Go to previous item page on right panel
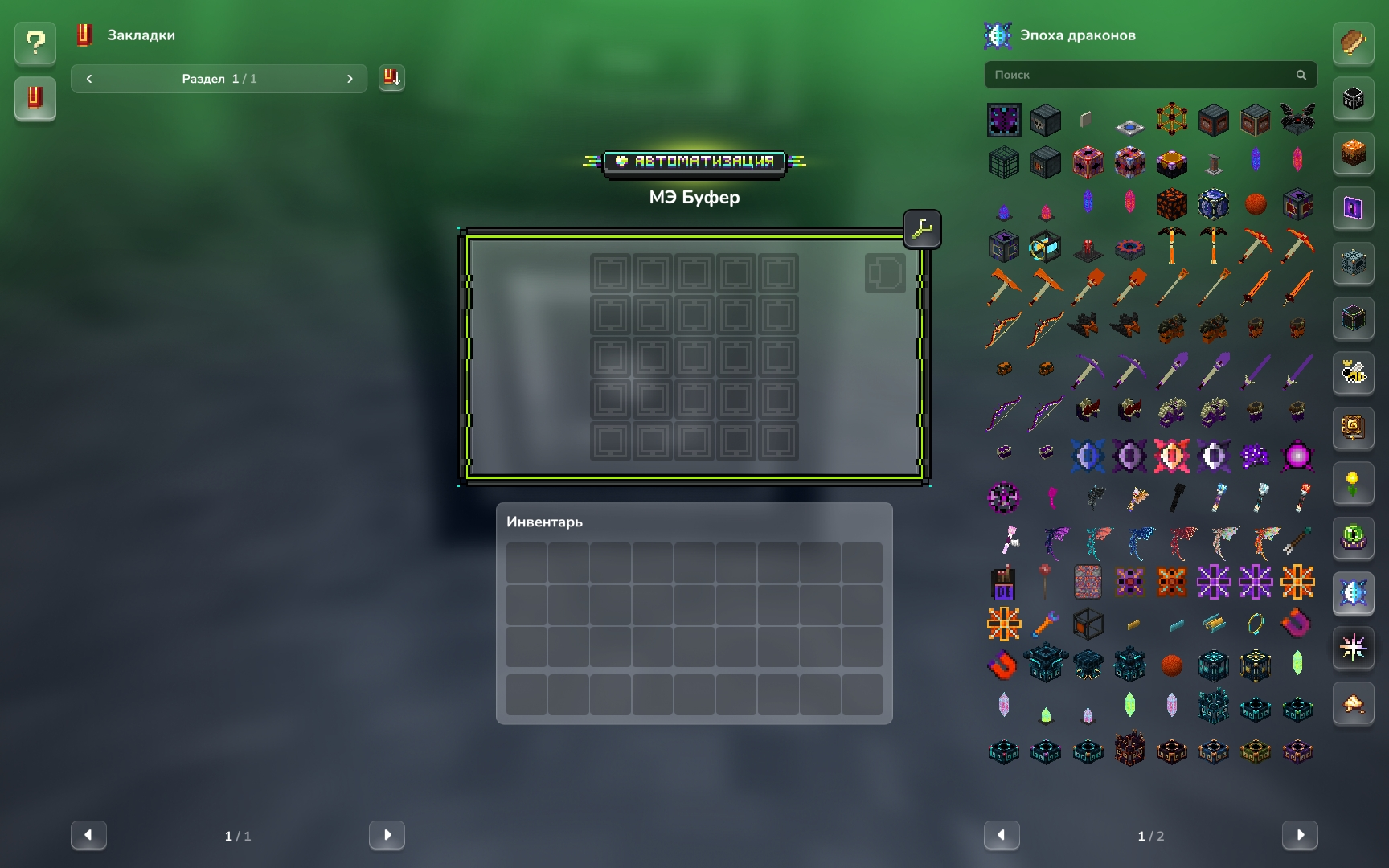 coord(1002,835)
